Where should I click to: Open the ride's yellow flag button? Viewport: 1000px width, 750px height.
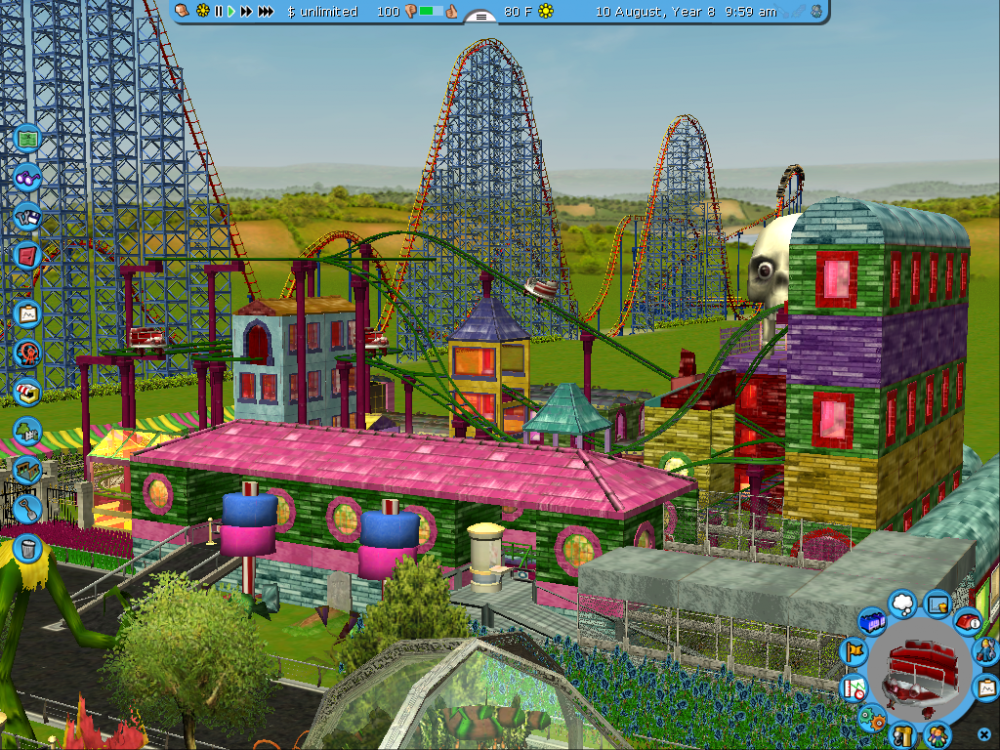click(855, 652)
